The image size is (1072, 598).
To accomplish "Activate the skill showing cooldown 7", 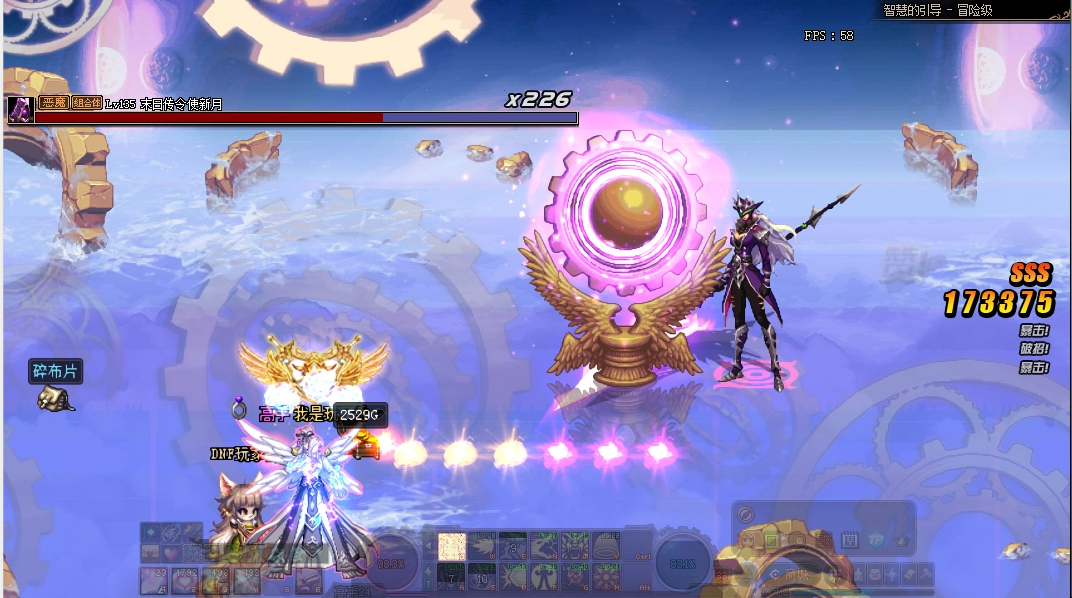I will [452, 577].
